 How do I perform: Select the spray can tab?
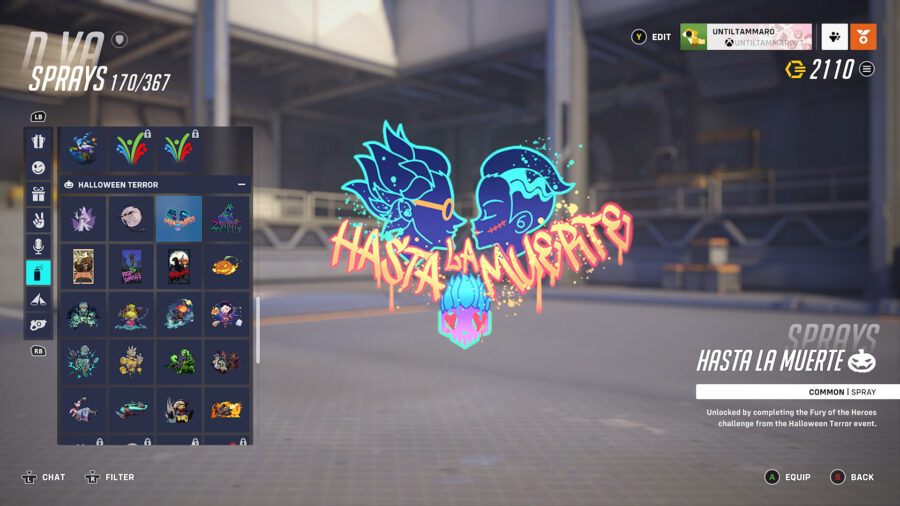[x=38, y=272]
